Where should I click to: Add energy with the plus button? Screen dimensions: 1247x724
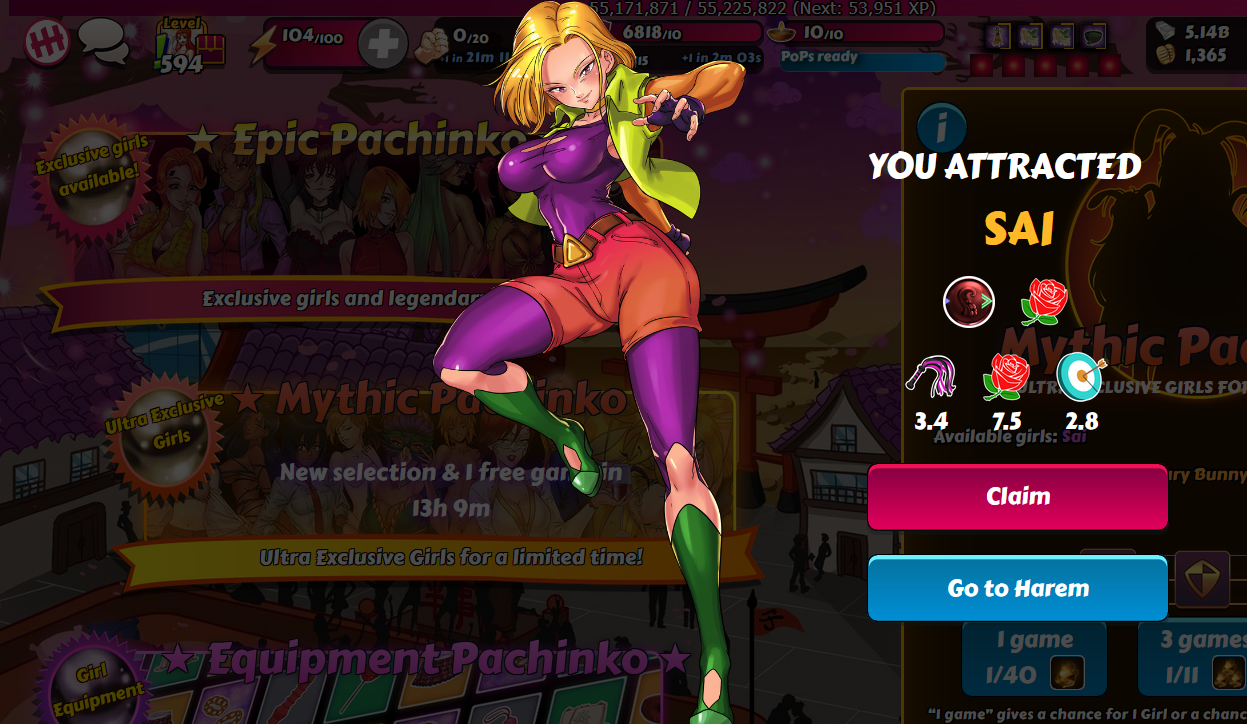pos(383,44)
